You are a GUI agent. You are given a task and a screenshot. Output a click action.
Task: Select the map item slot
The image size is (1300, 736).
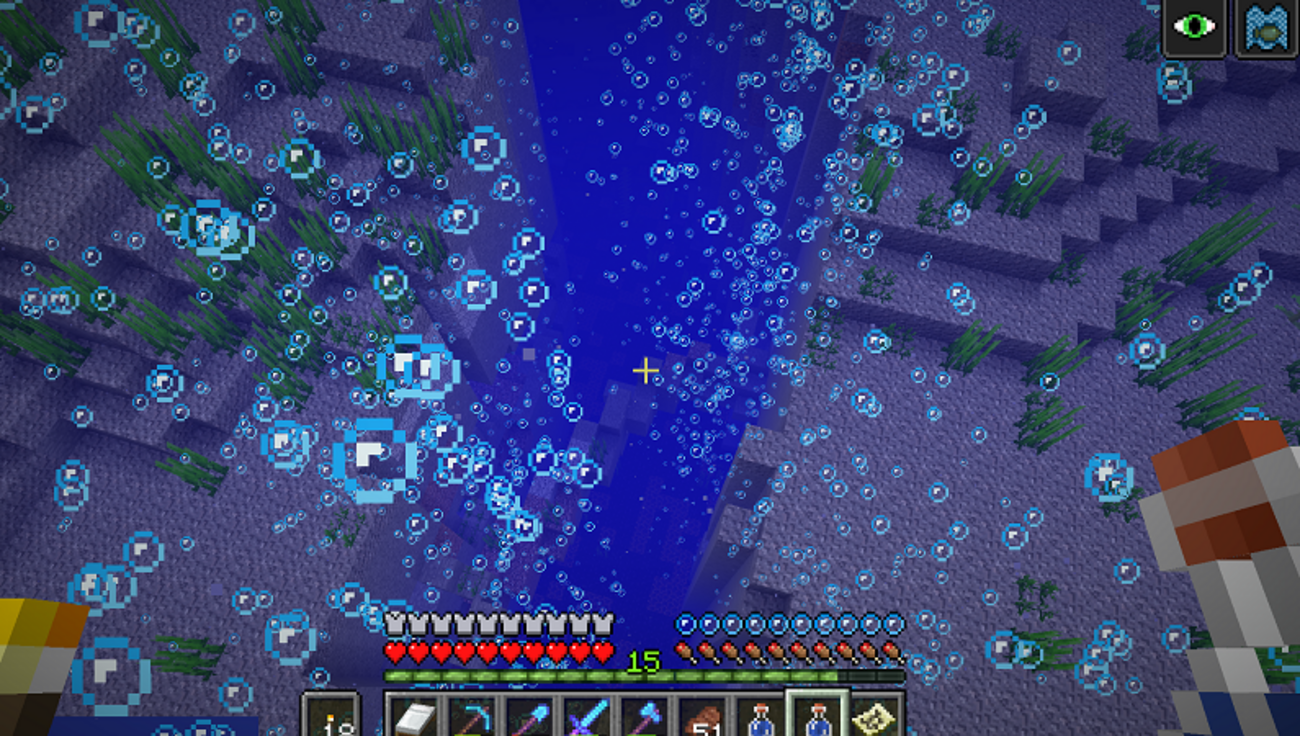877,716
